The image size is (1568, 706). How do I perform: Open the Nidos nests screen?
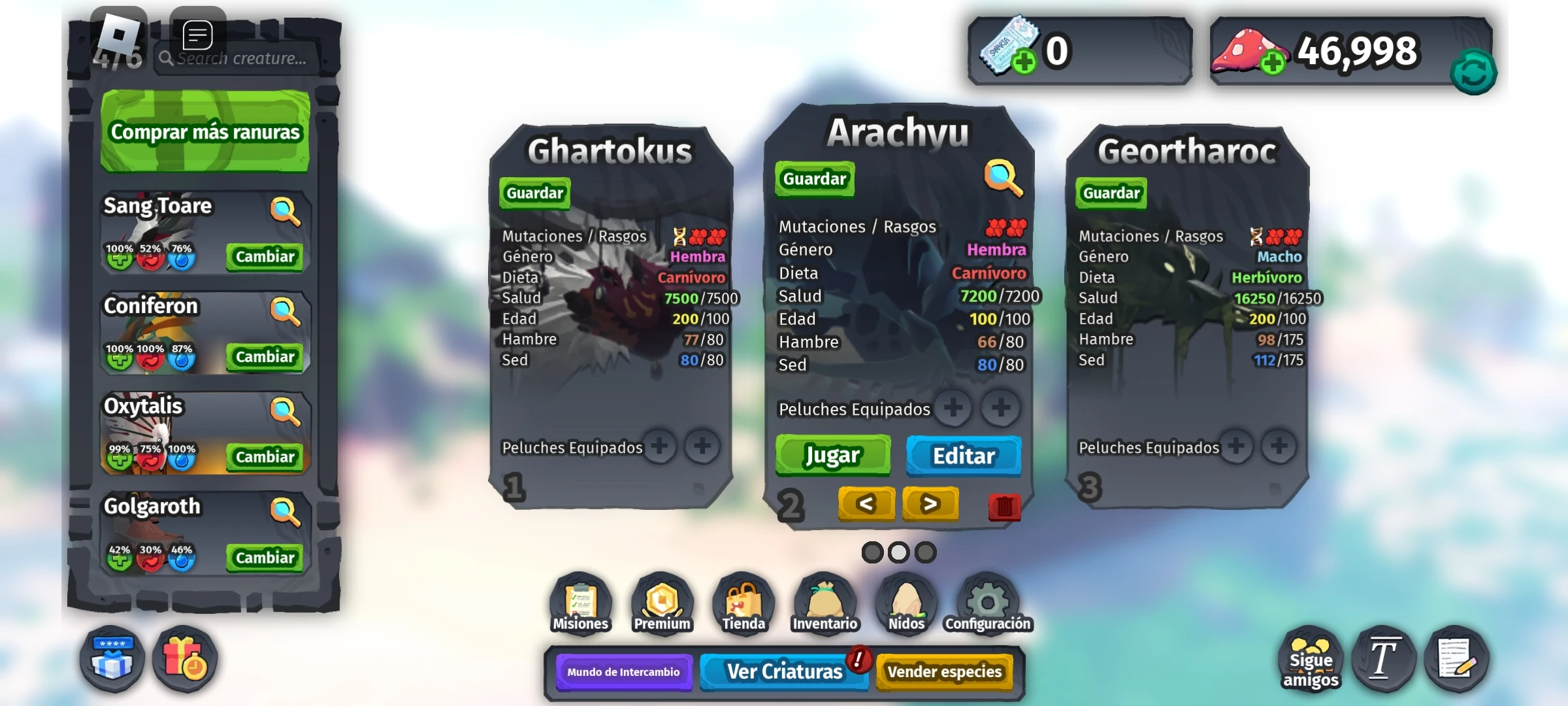click(x=907, y=603)
